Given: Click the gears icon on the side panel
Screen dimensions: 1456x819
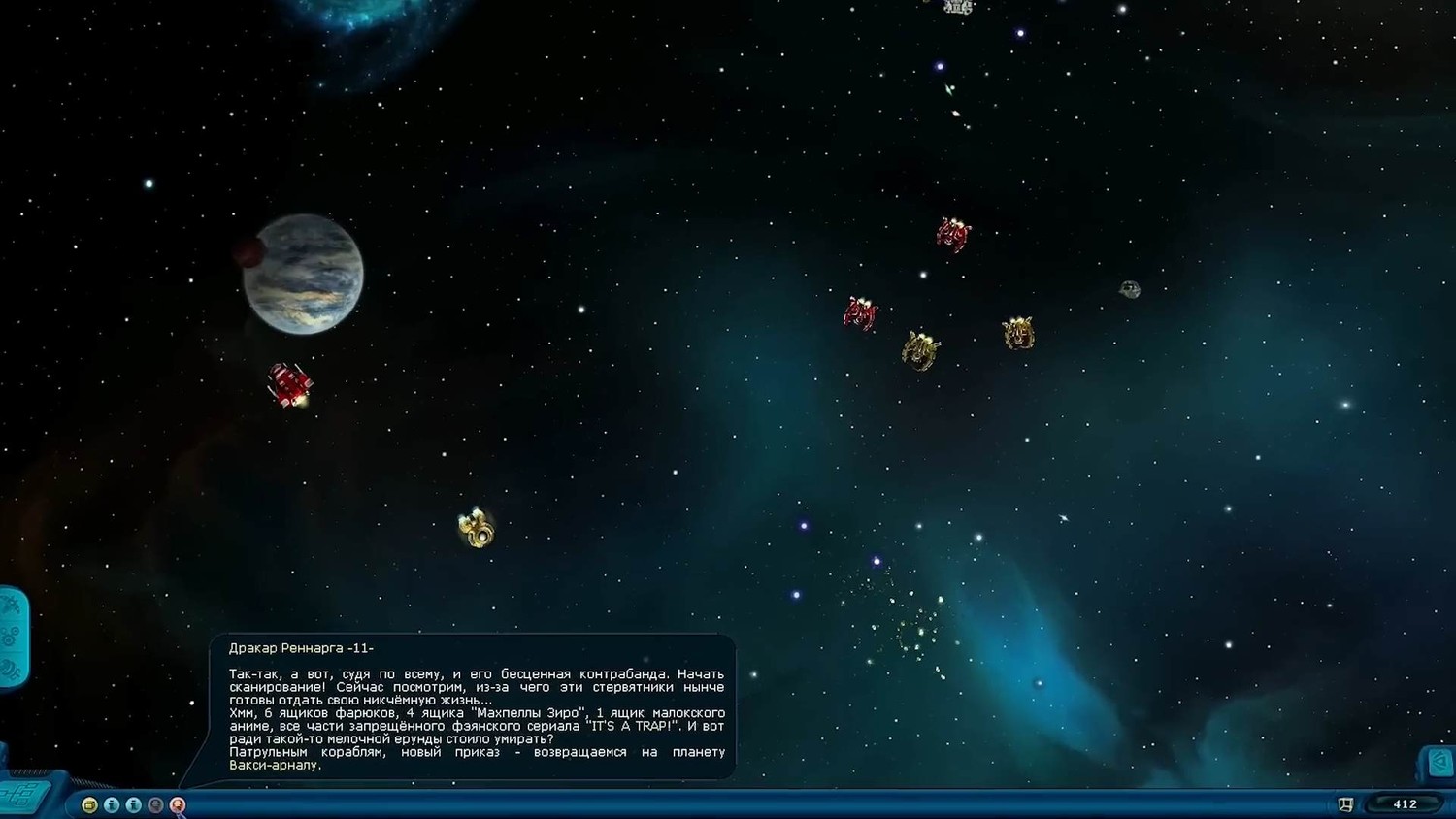Looking at the screenshot, I should point(11,638).
